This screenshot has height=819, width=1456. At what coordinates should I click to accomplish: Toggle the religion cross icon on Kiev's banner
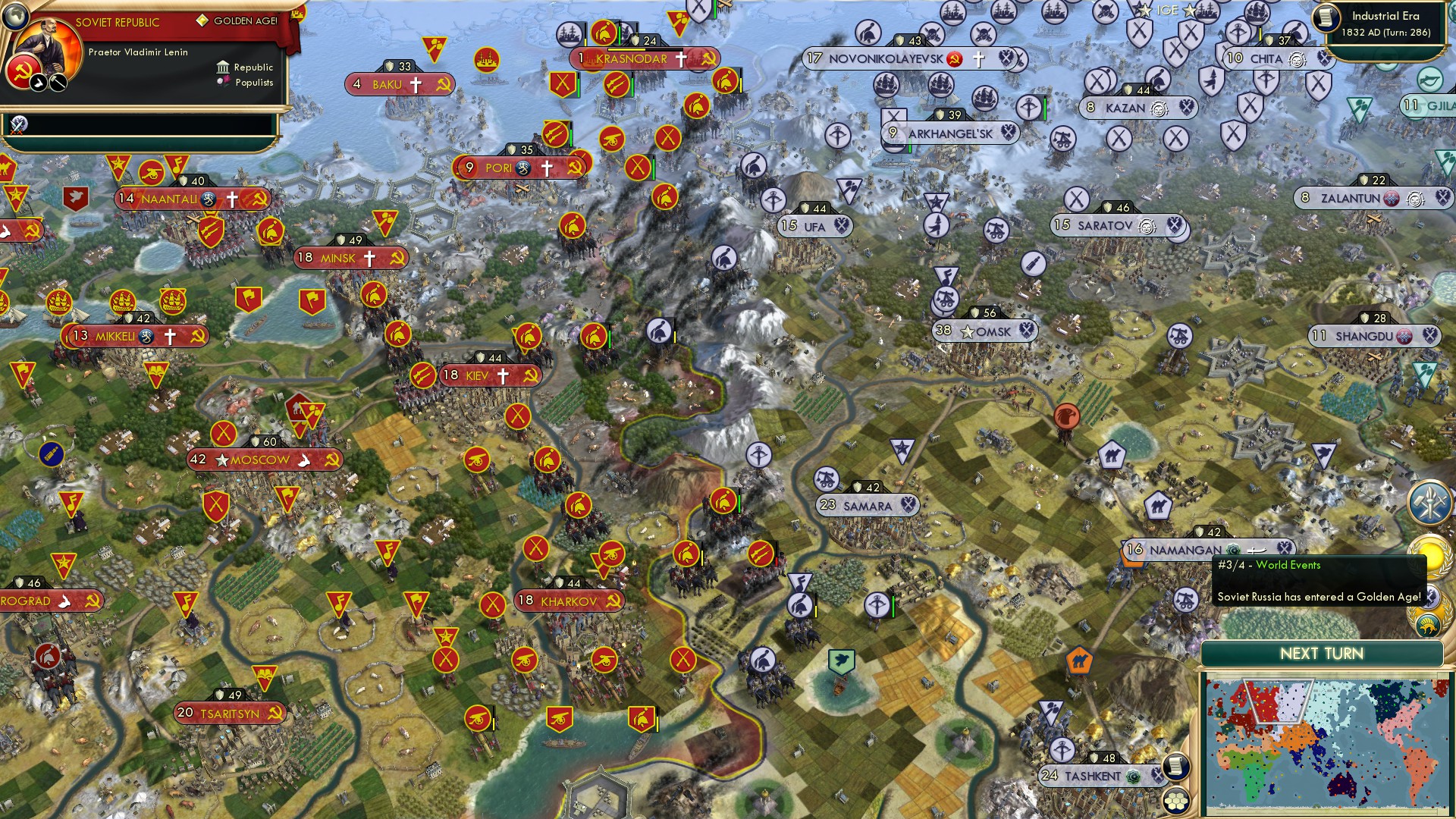point(502,375)
